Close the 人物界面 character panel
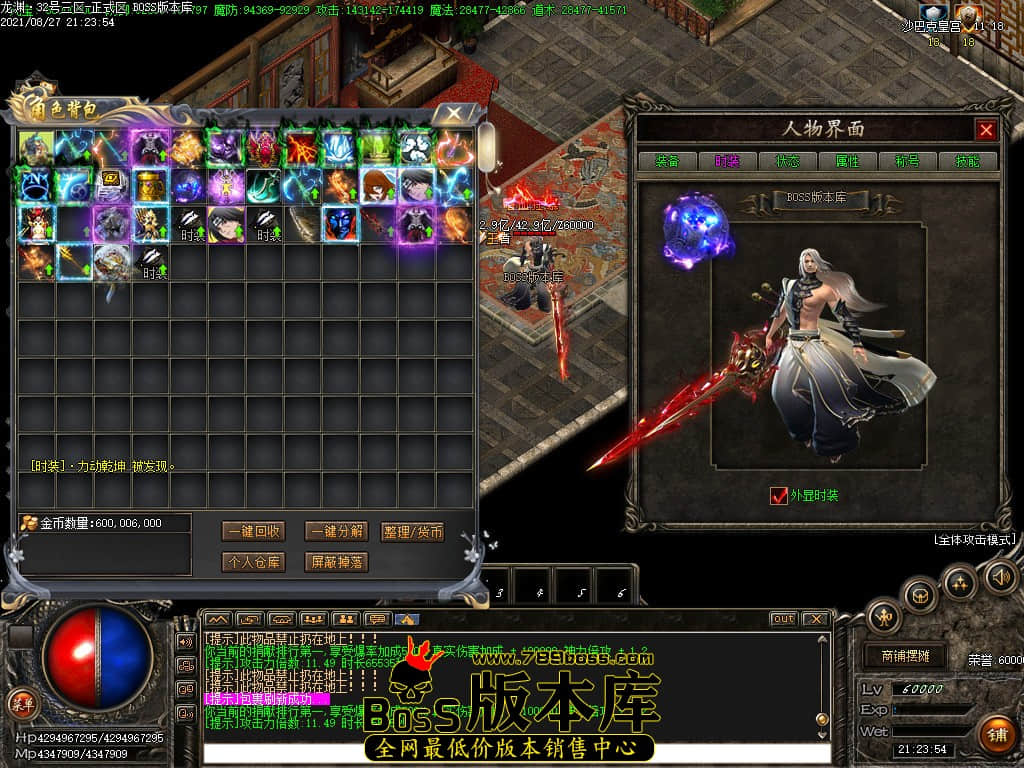Image resolution: width=1024 pixels, height=768 pixels. coord(986,130)
